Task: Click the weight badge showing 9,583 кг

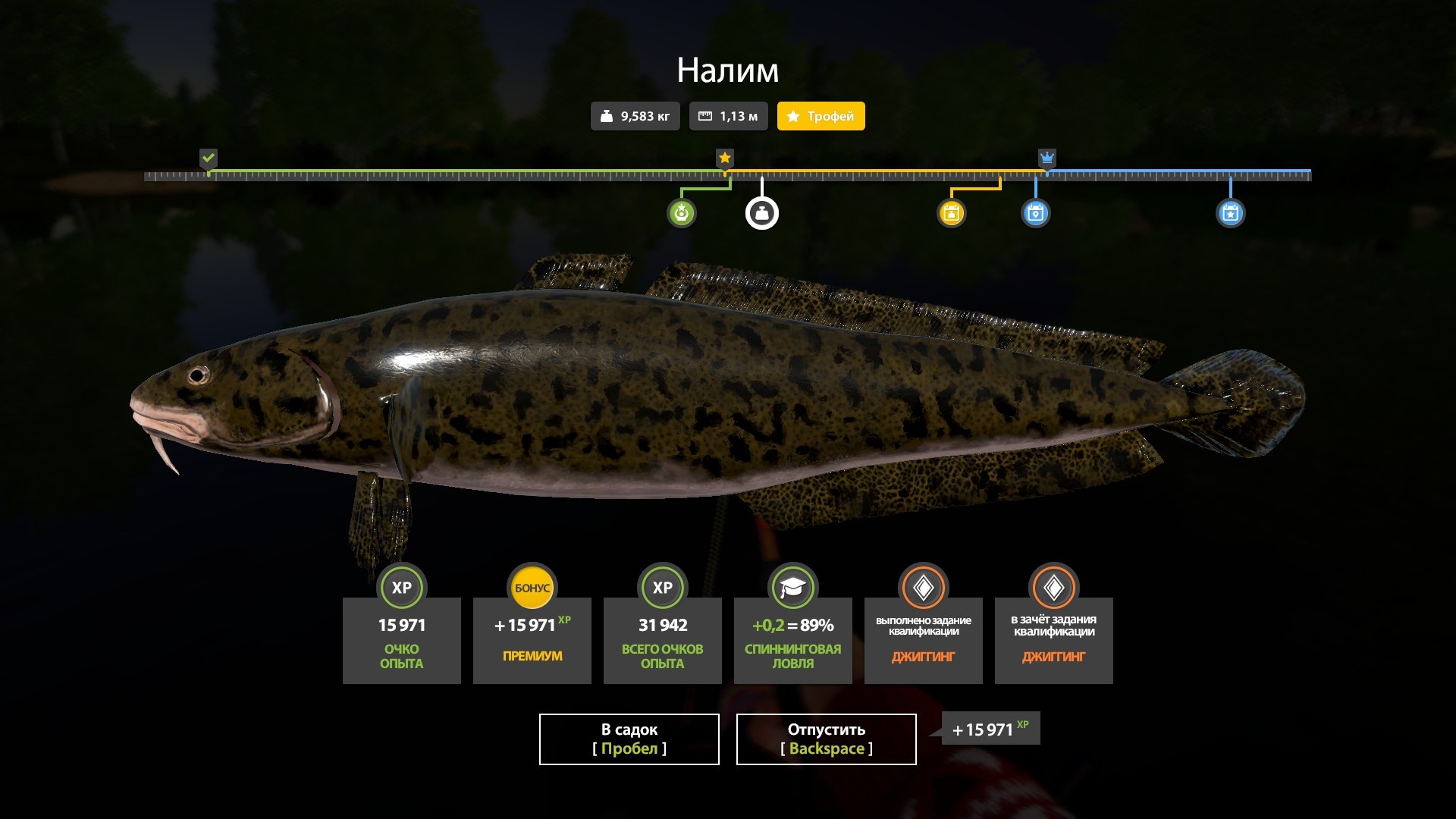Action: (635, 116)
